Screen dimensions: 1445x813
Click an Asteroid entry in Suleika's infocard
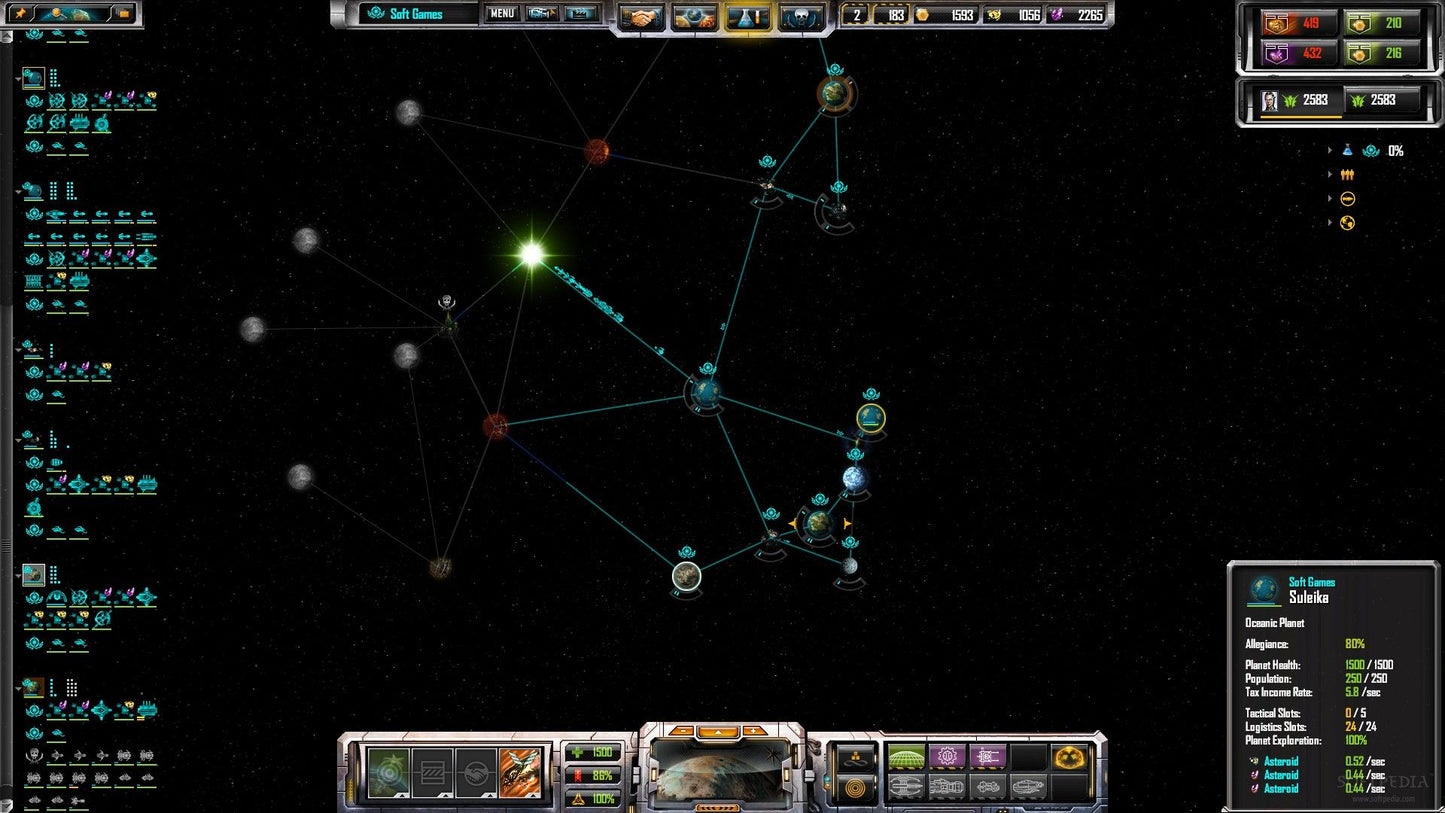pyautogui.click(x=1280, y=761)
